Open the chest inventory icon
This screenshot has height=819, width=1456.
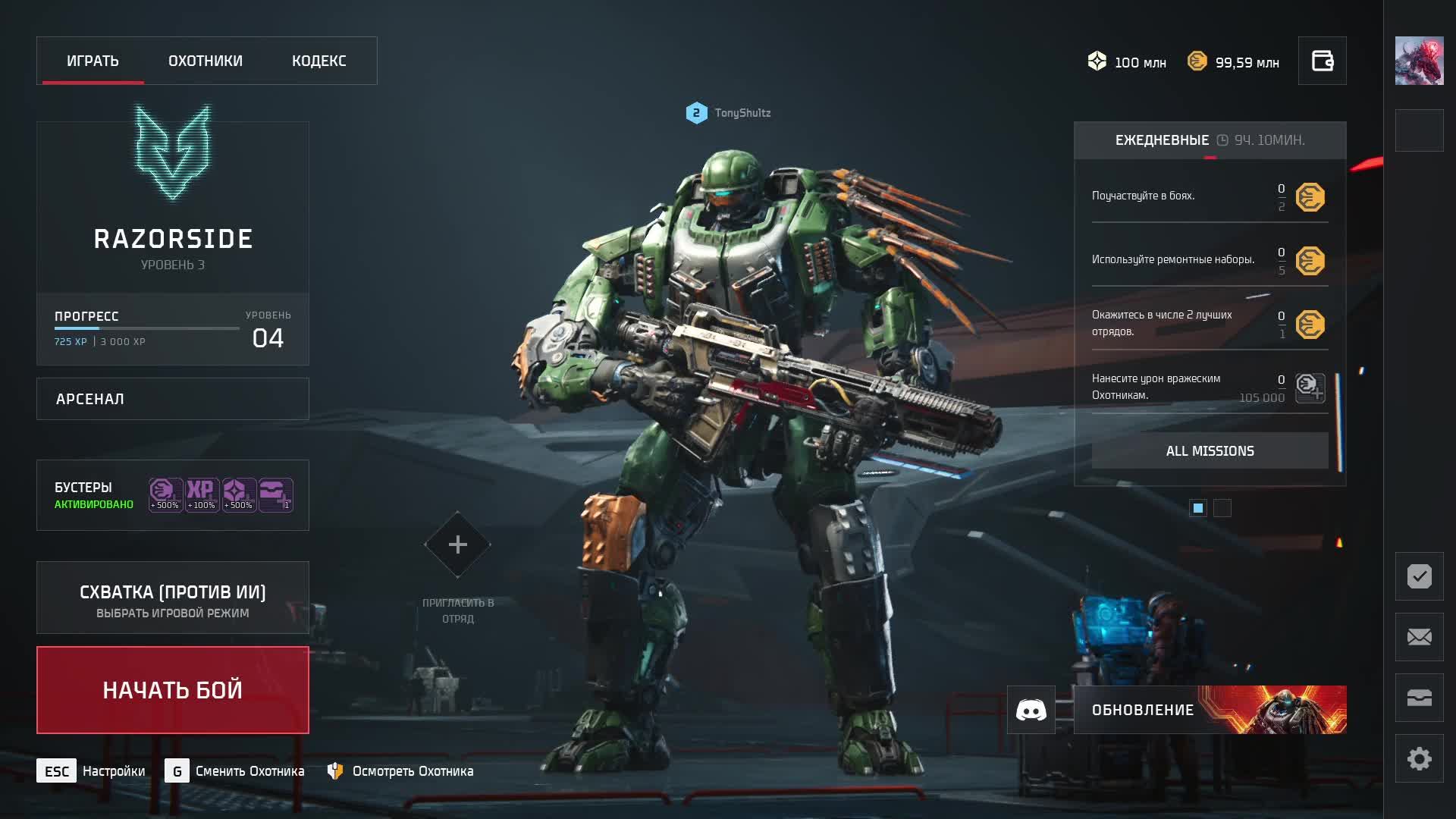1419,698
